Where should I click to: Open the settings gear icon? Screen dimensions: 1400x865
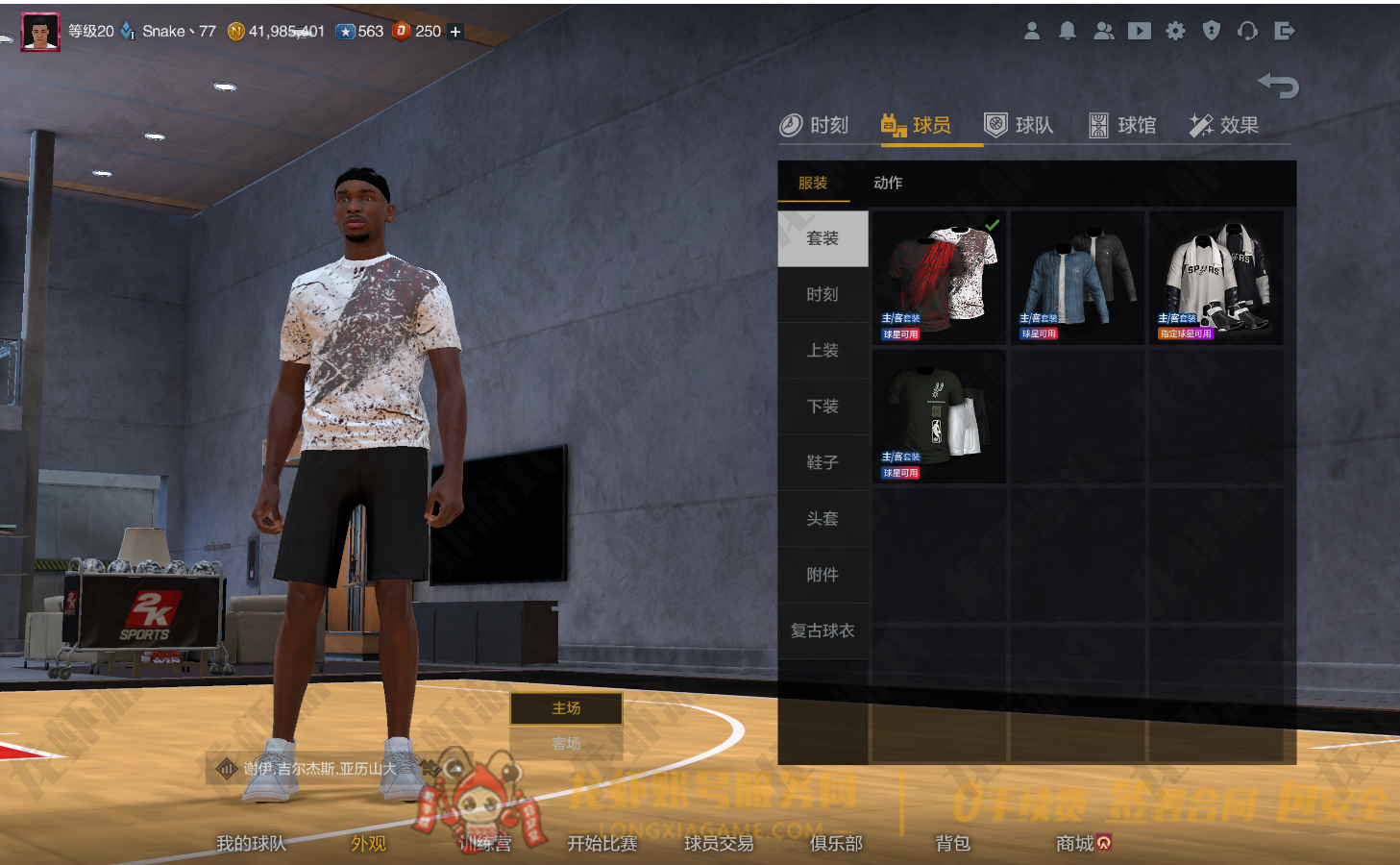click(1175, 31)
